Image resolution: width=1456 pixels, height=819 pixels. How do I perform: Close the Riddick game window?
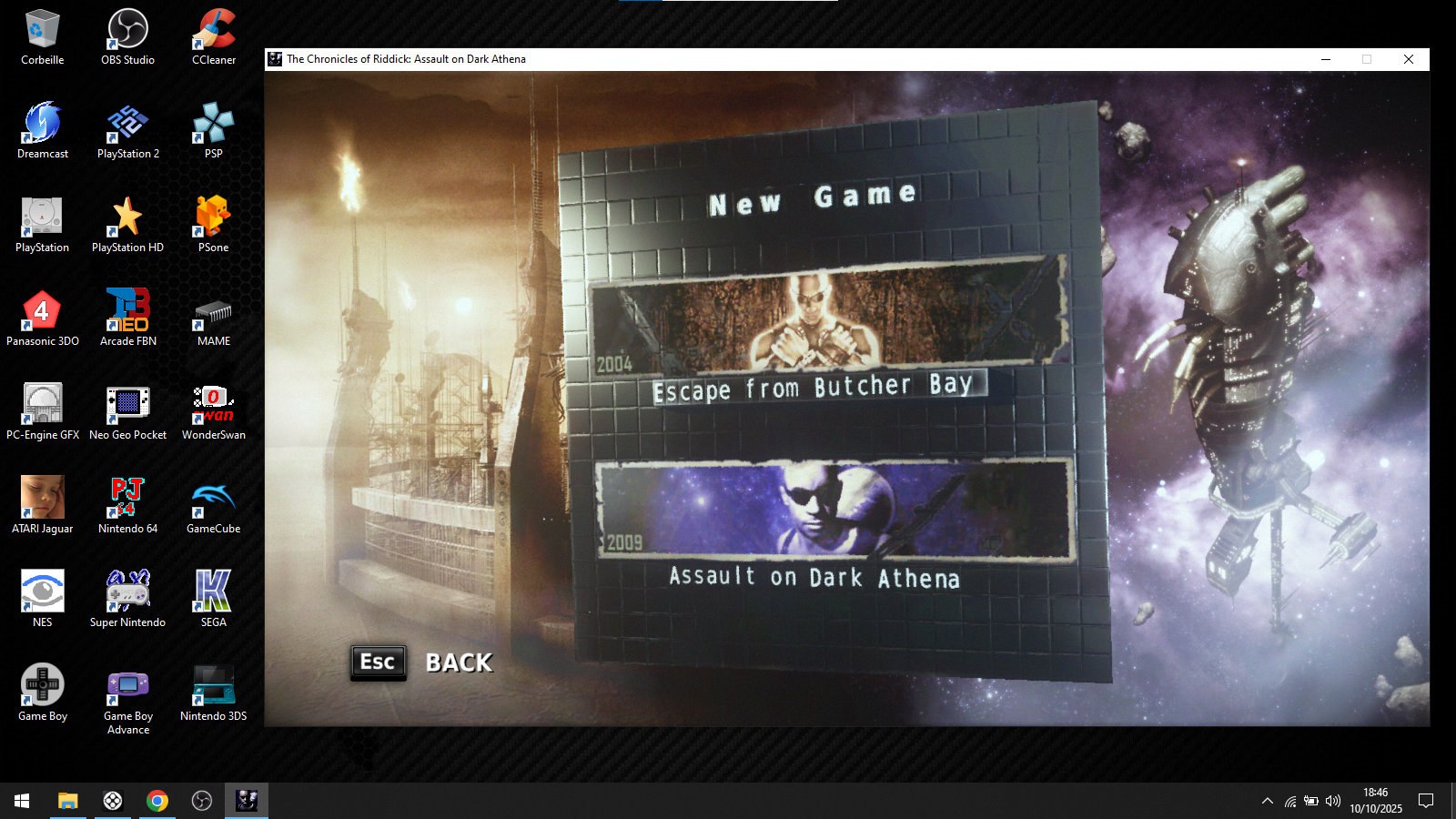click(x=1408, y=59)
